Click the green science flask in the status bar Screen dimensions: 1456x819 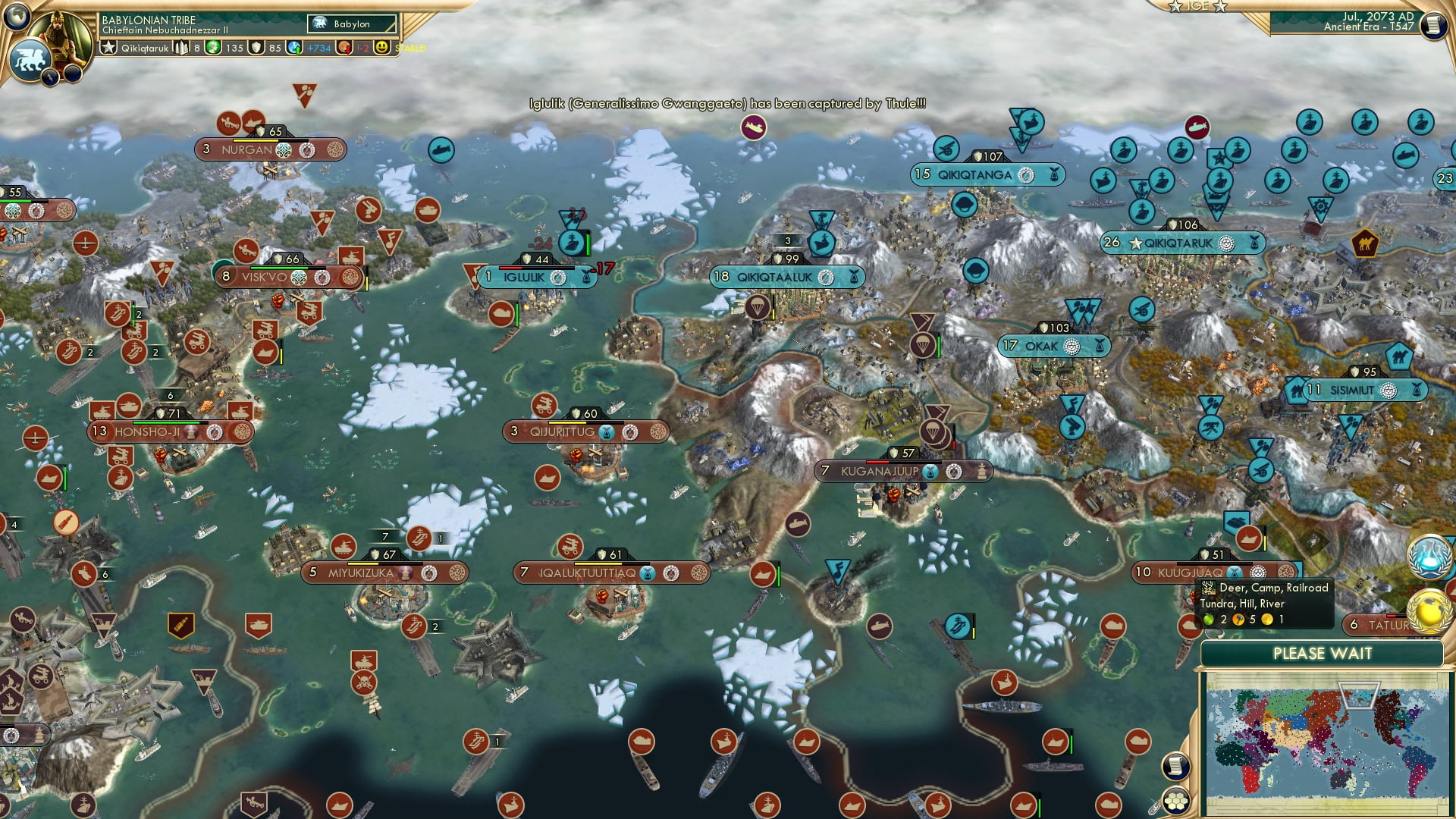[x=213, y=48]
